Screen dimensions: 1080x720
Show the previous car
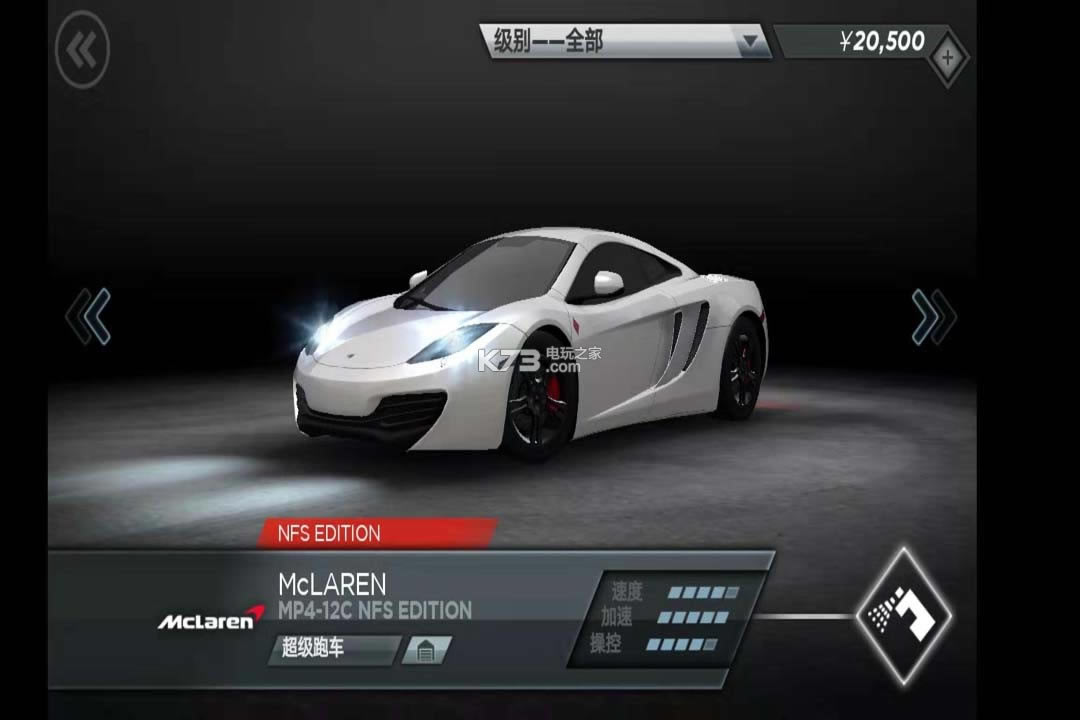point(88,317)
